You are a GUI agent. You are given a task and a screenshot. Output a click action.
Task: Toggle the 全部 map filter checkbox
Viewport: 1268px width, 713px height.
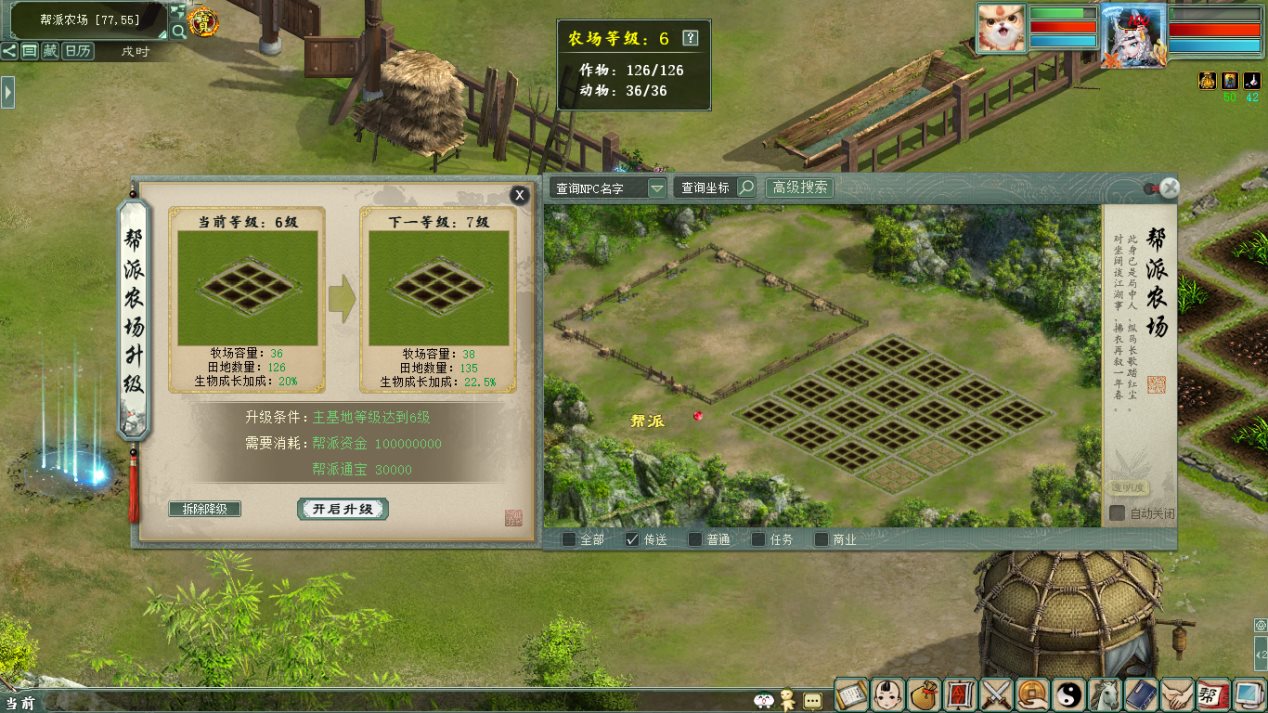[x=569, y=540]
